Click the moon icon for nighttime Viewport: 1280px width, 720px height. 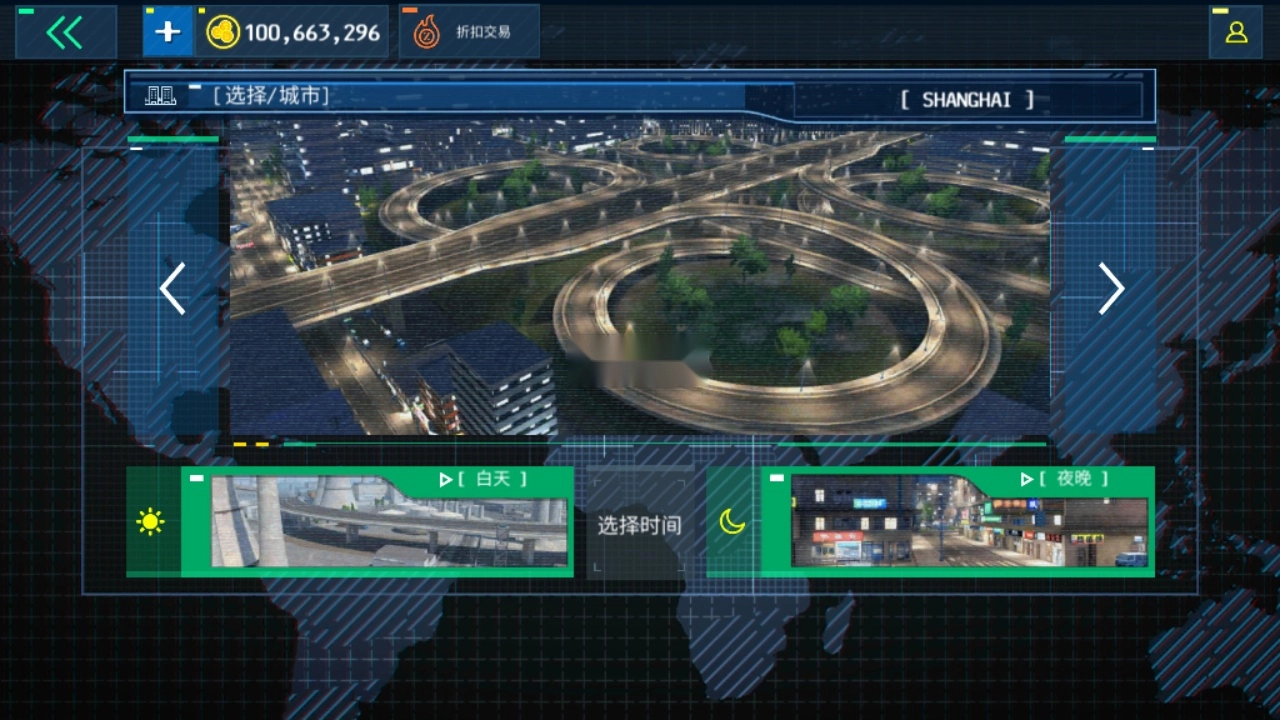click(x=731, y=521)
